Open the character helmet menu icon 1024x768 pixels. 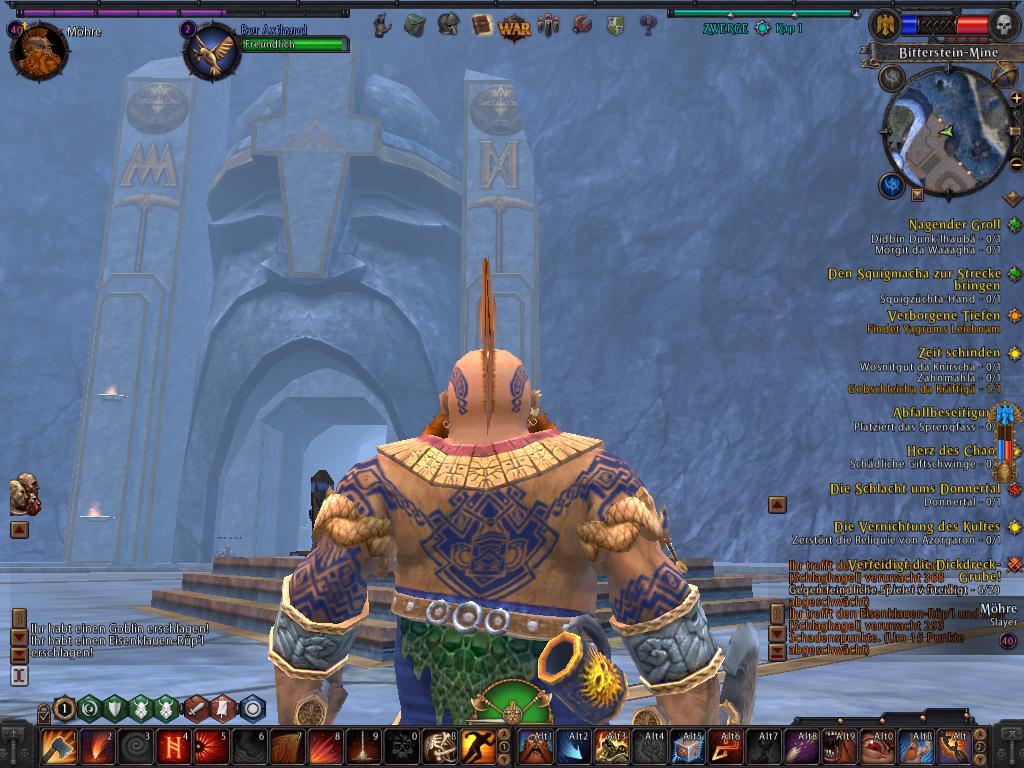[x=448, y=25]
